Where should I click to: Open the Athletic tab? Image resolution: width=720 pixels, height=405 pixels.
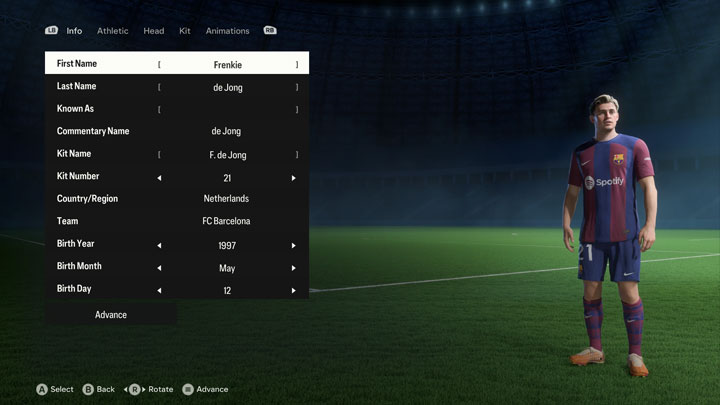click(x=113, y=31)
